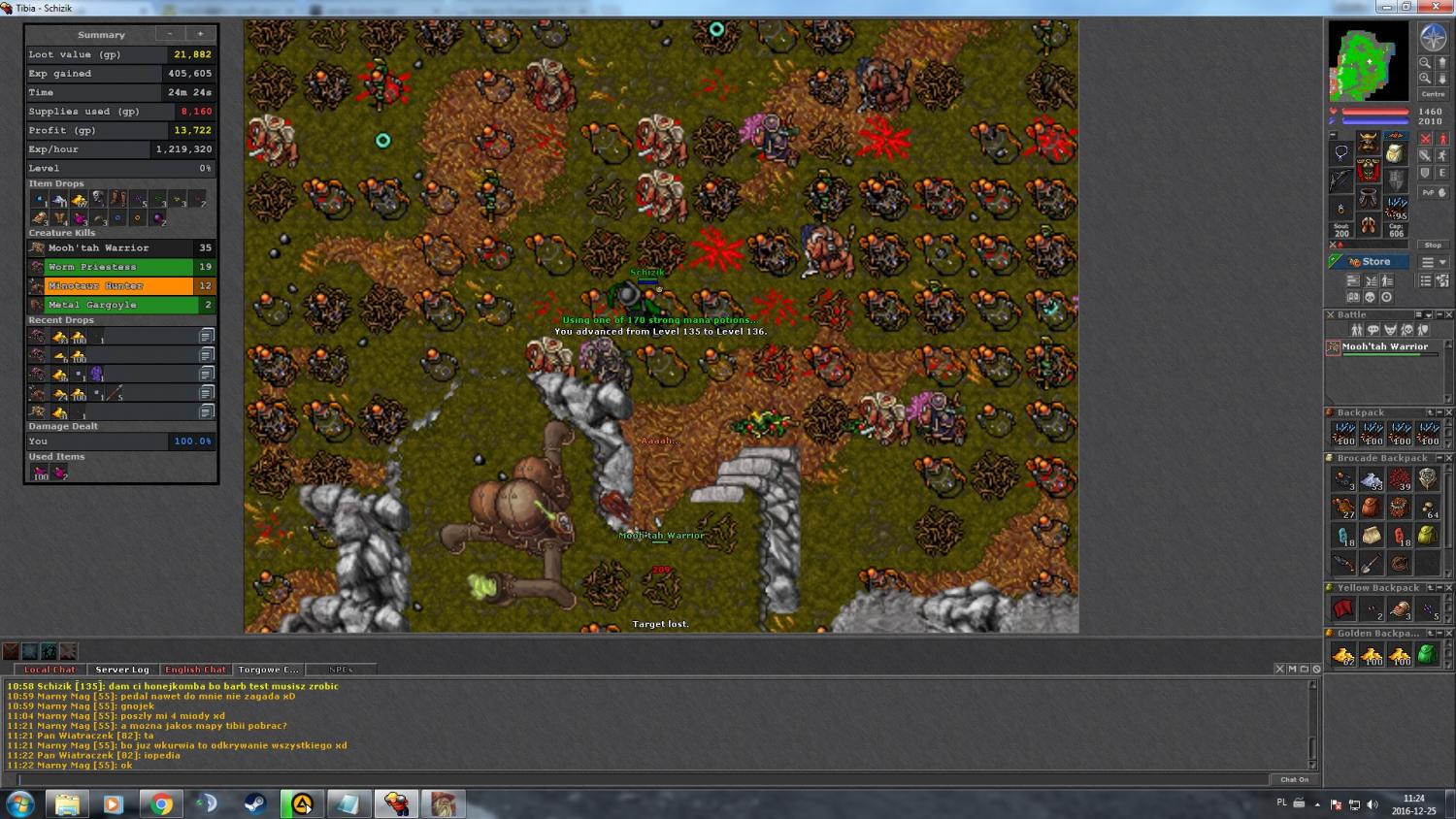
Task: Select the Local Chat tab
Action: [x=50, y=670]
